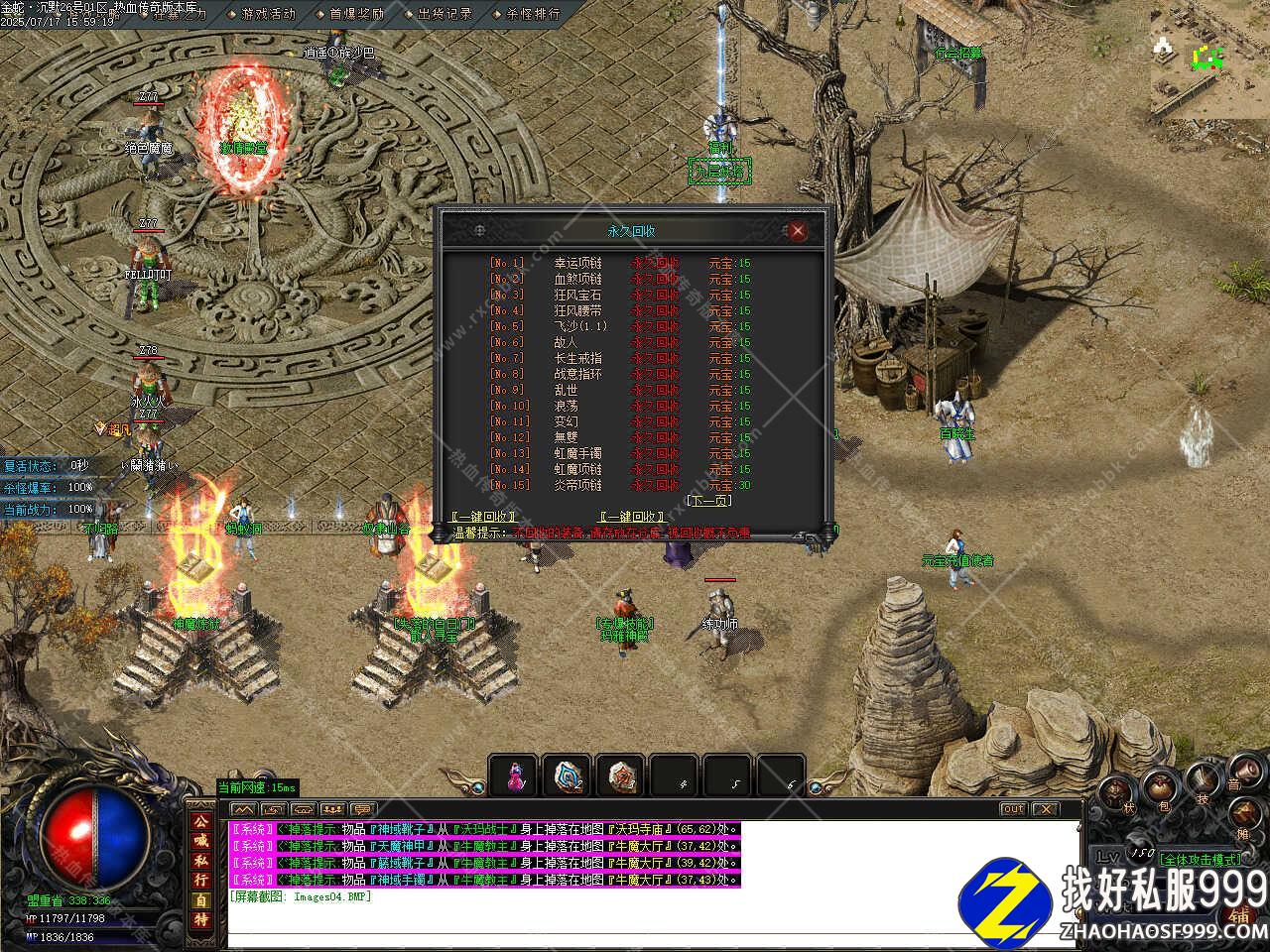The height and width of the screenshot is (952, 1270).
Task: Use the pink potion in hotbar slot 1
Action: [514, 775]
